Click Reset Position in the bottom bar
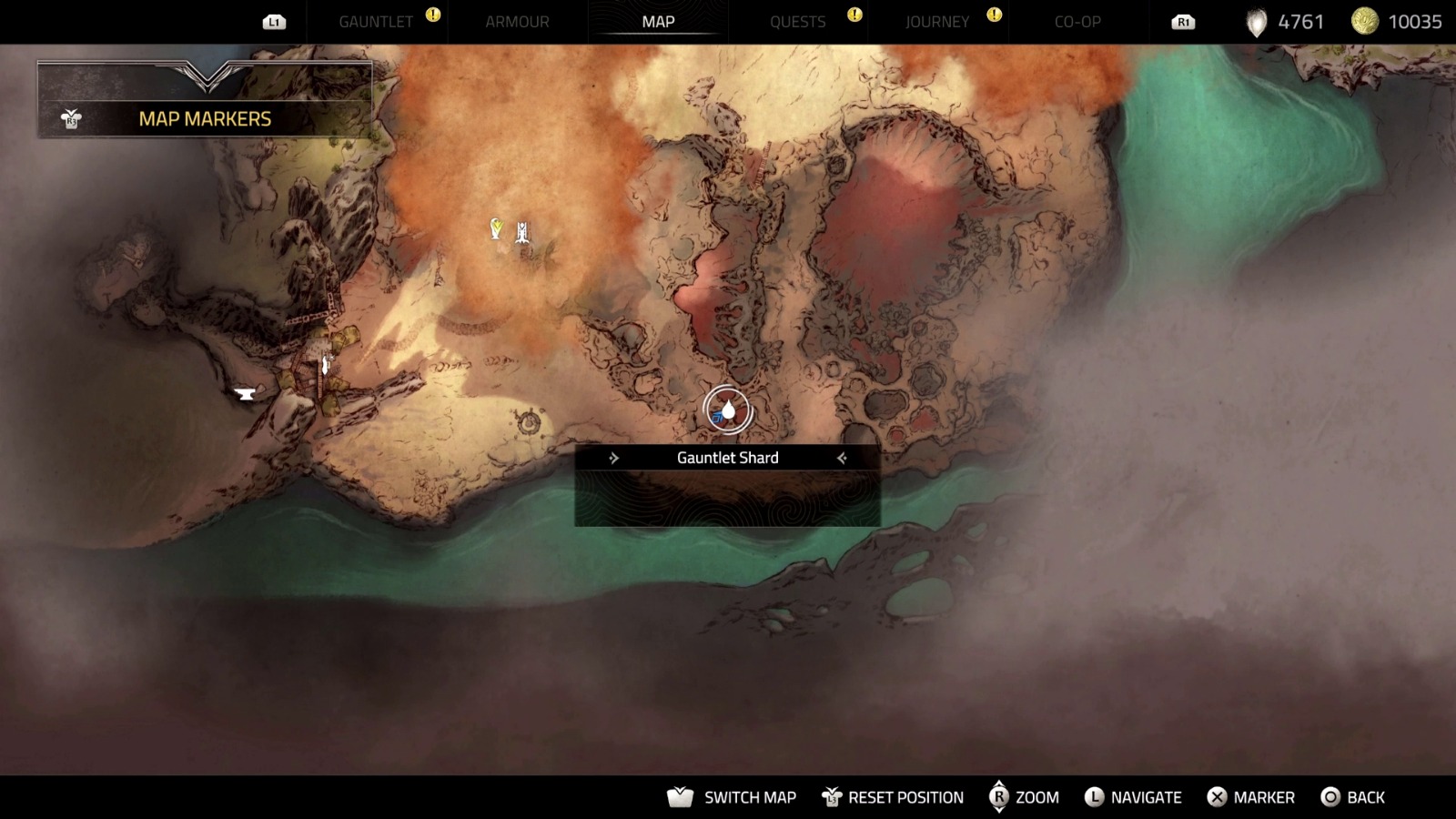1456x819 pixels. click(x=893, y=797)
